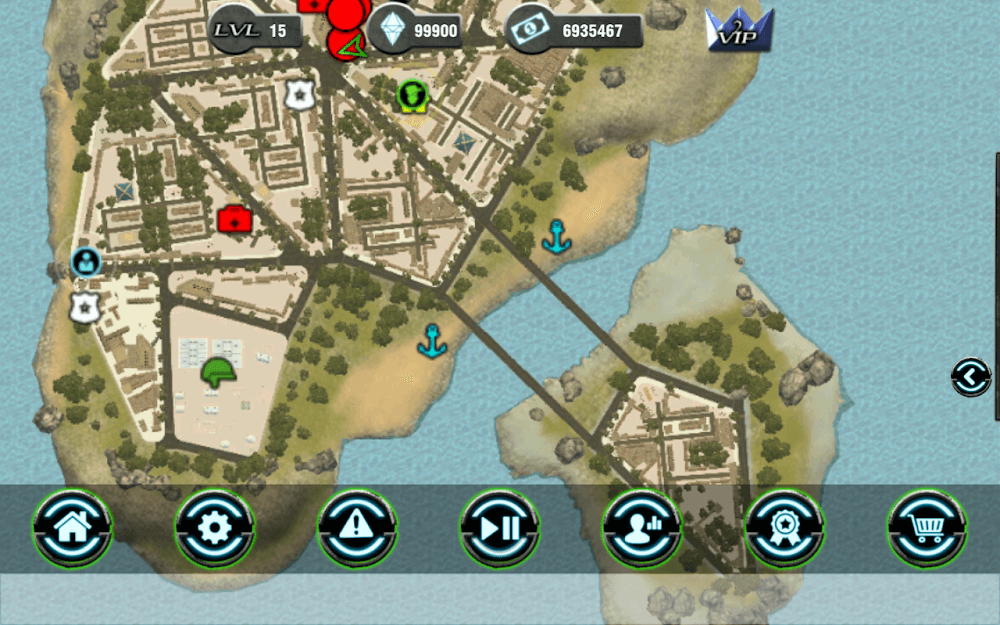Show the achievements medal button
The width and height of the screenshot is (1000, 625).
click(x=785, y=527)
